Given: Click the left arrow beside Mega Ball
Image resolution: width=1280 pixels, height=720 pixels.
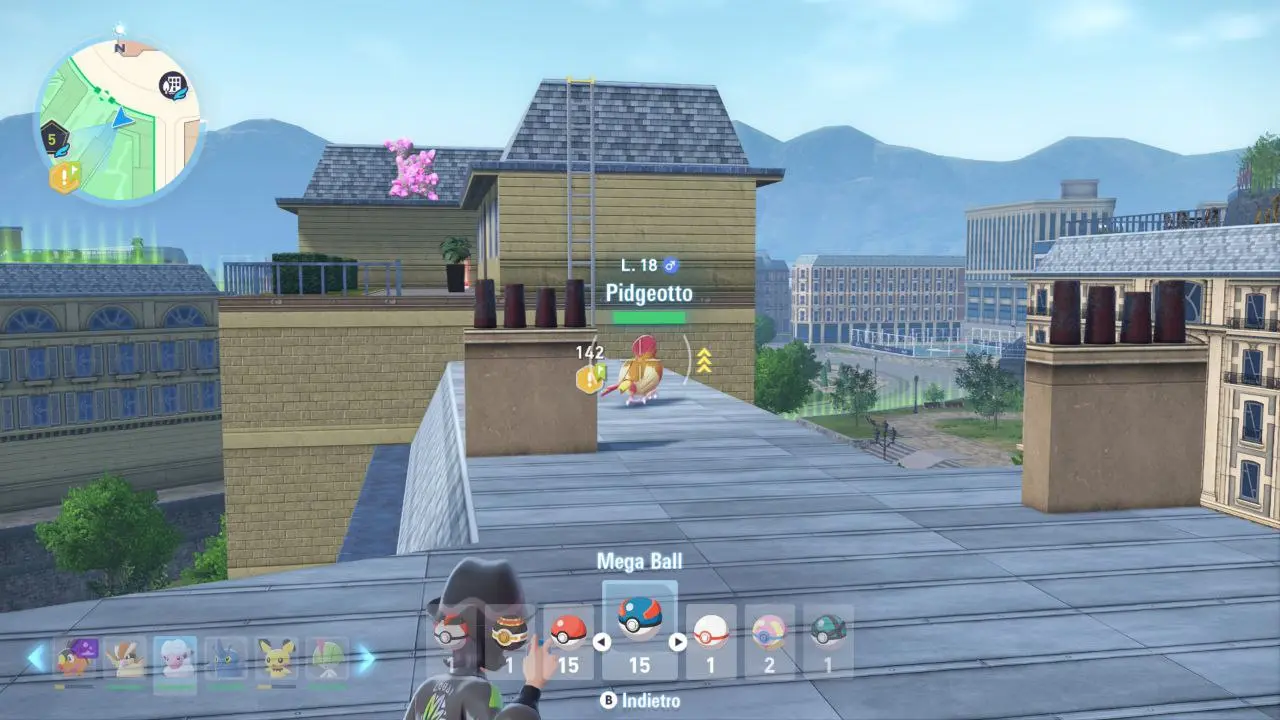Looking at the screenshot, I should (602, 642).
